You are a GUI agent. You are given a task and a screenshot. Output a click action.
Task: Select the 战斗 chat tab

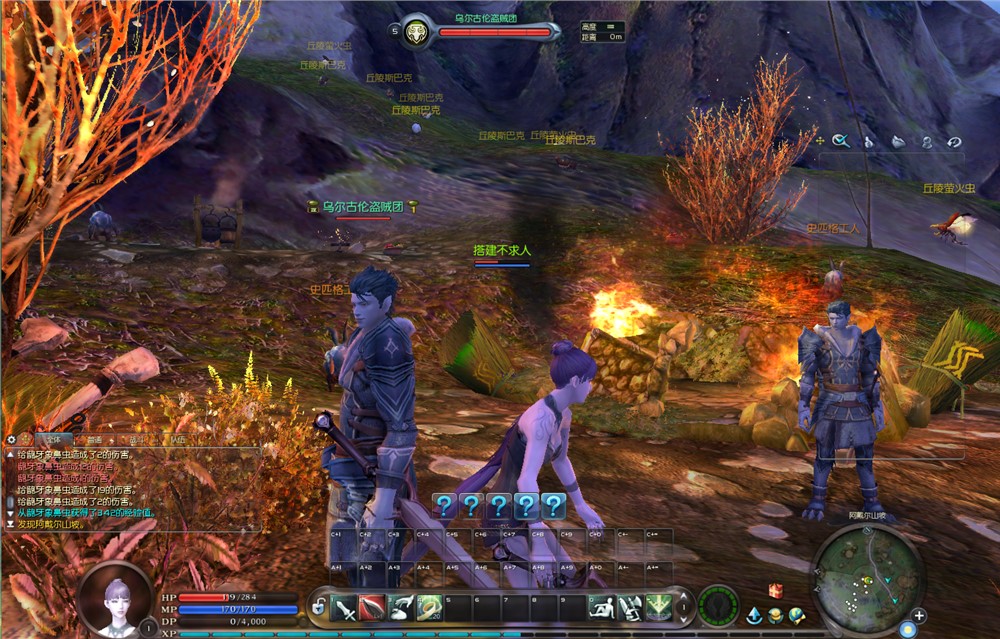pos(137,439)
